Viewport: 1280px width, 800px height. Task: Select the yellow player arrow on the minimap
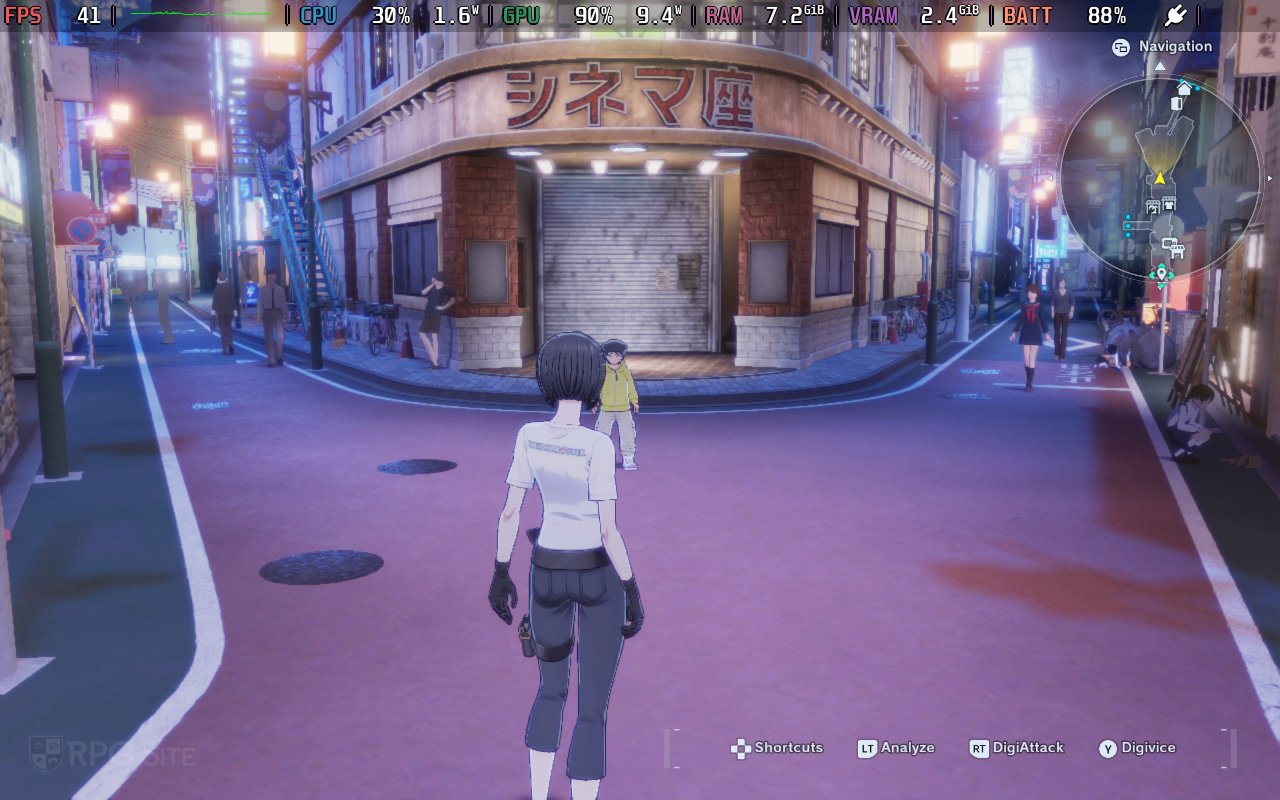(1160, 178)
